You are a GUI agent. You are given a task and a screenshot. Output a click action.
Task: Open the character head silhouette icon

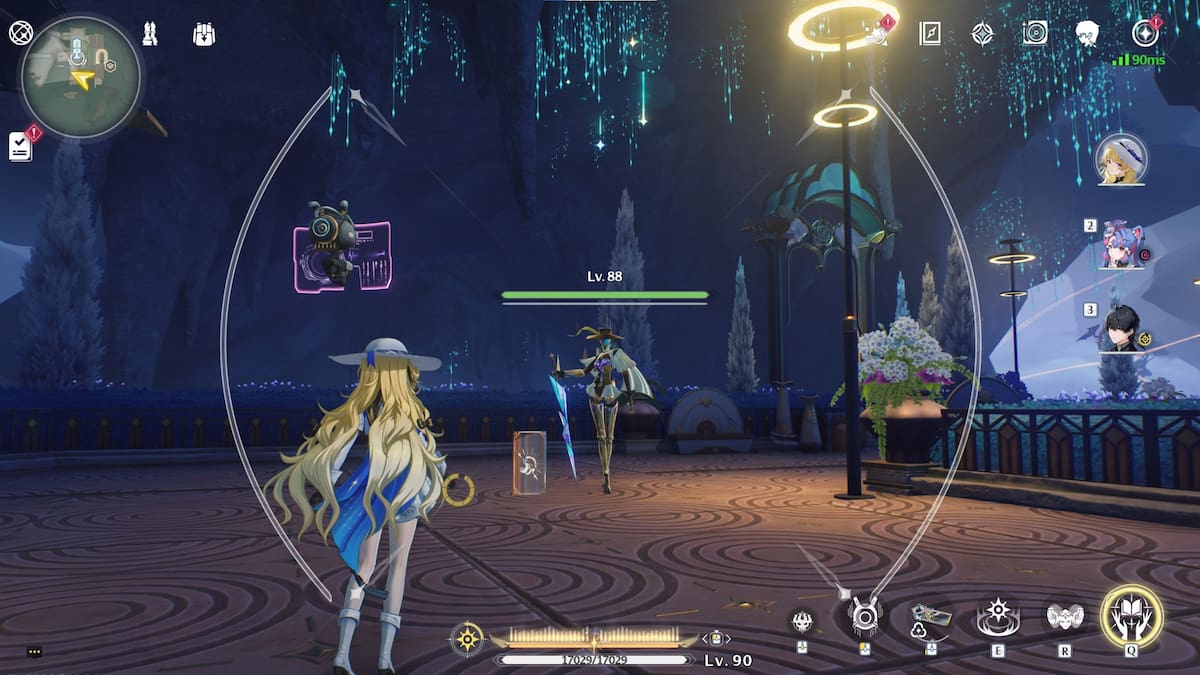1088,33
